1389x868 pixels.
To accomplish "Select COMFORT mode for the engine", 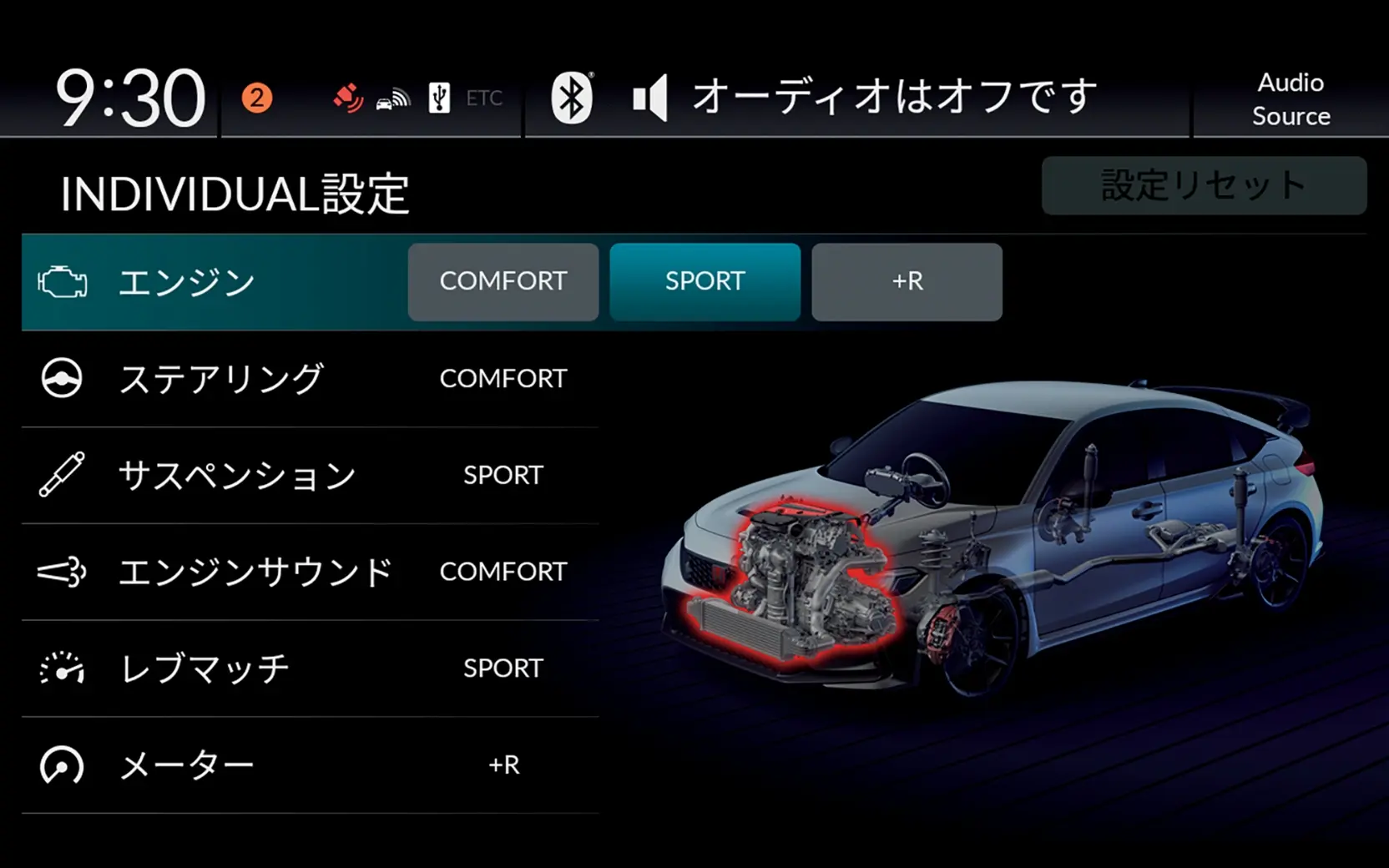I will (x=503, y=282).
